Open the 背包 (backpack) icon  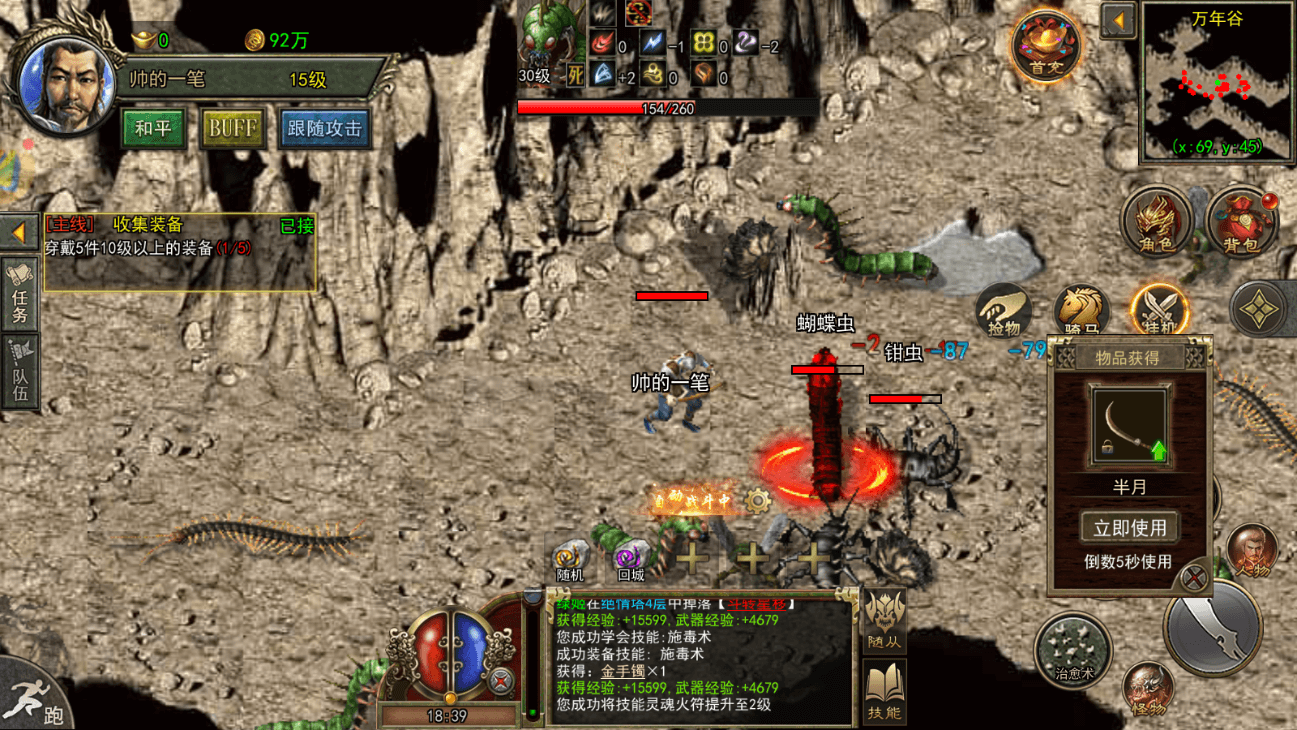1243,222
